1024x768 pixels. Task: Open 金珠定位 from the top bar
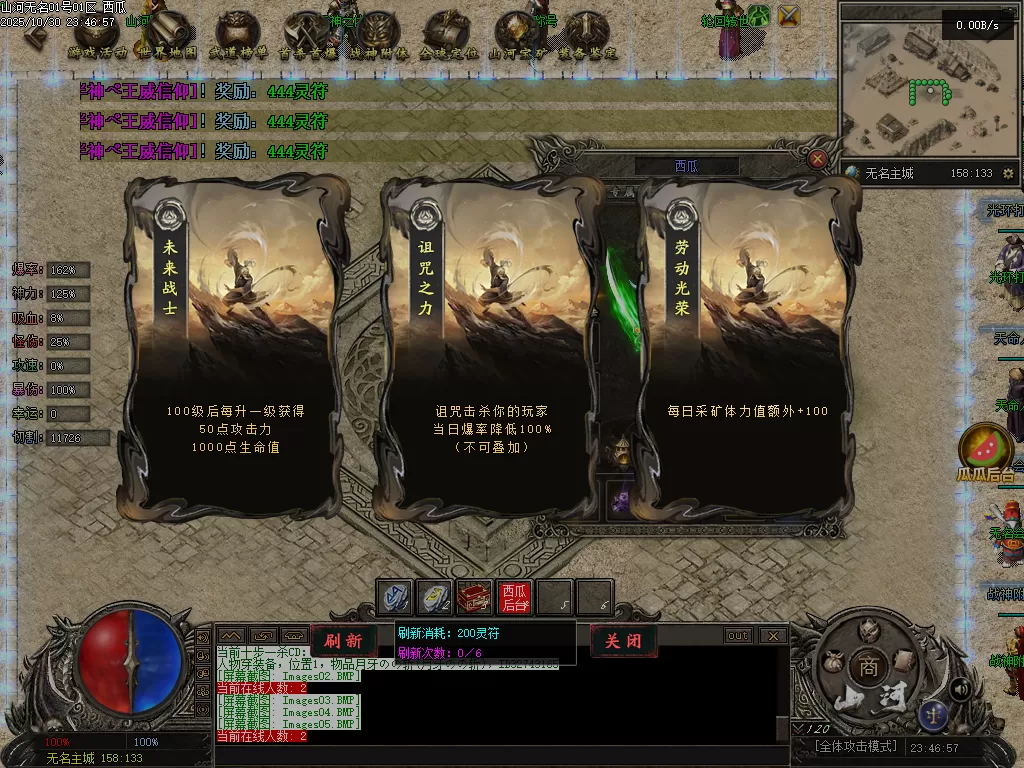(x=448, y=36)
